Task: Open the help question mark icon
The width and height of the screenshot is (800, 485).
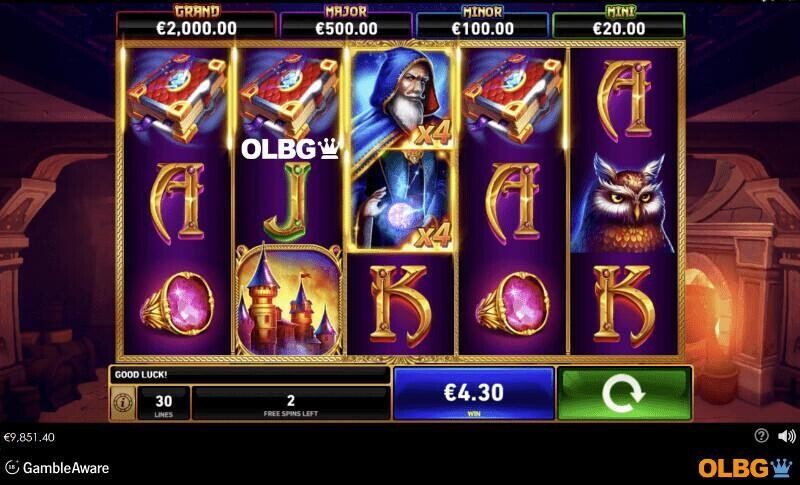Action: (x=761, y=436)
